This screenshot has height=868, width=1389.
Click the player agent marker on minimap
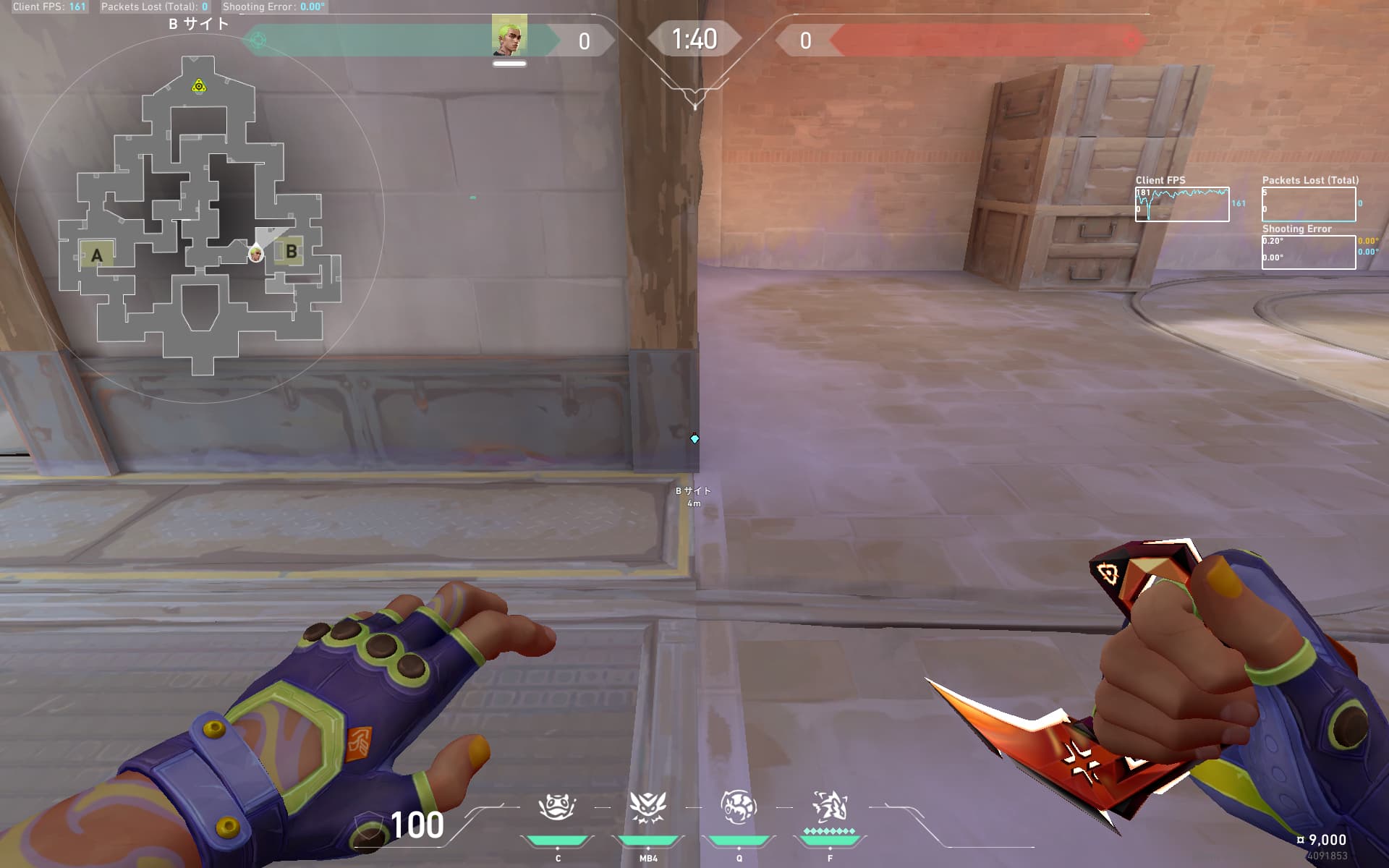(255, 254)
